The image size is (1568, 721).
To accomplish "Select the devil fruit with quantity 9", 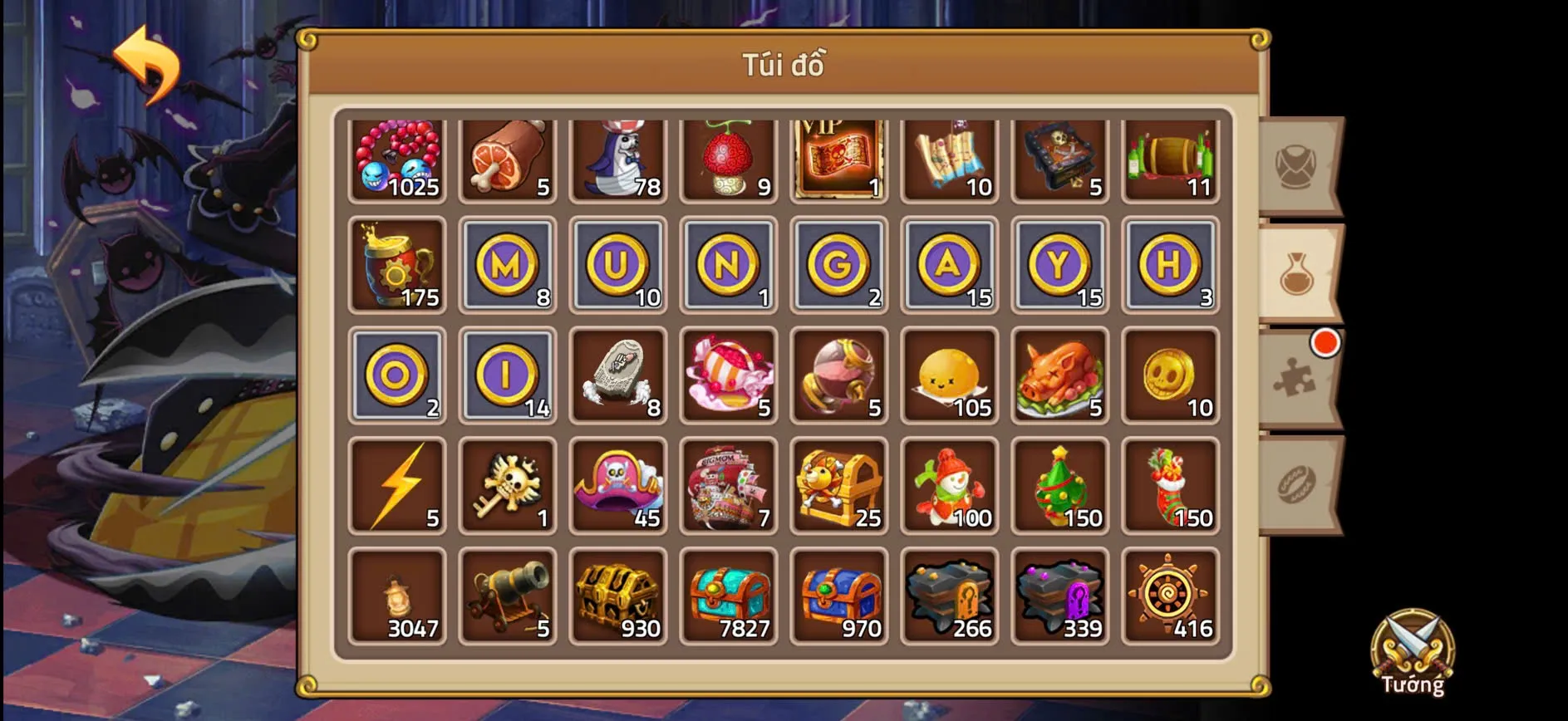I will 729,158.
